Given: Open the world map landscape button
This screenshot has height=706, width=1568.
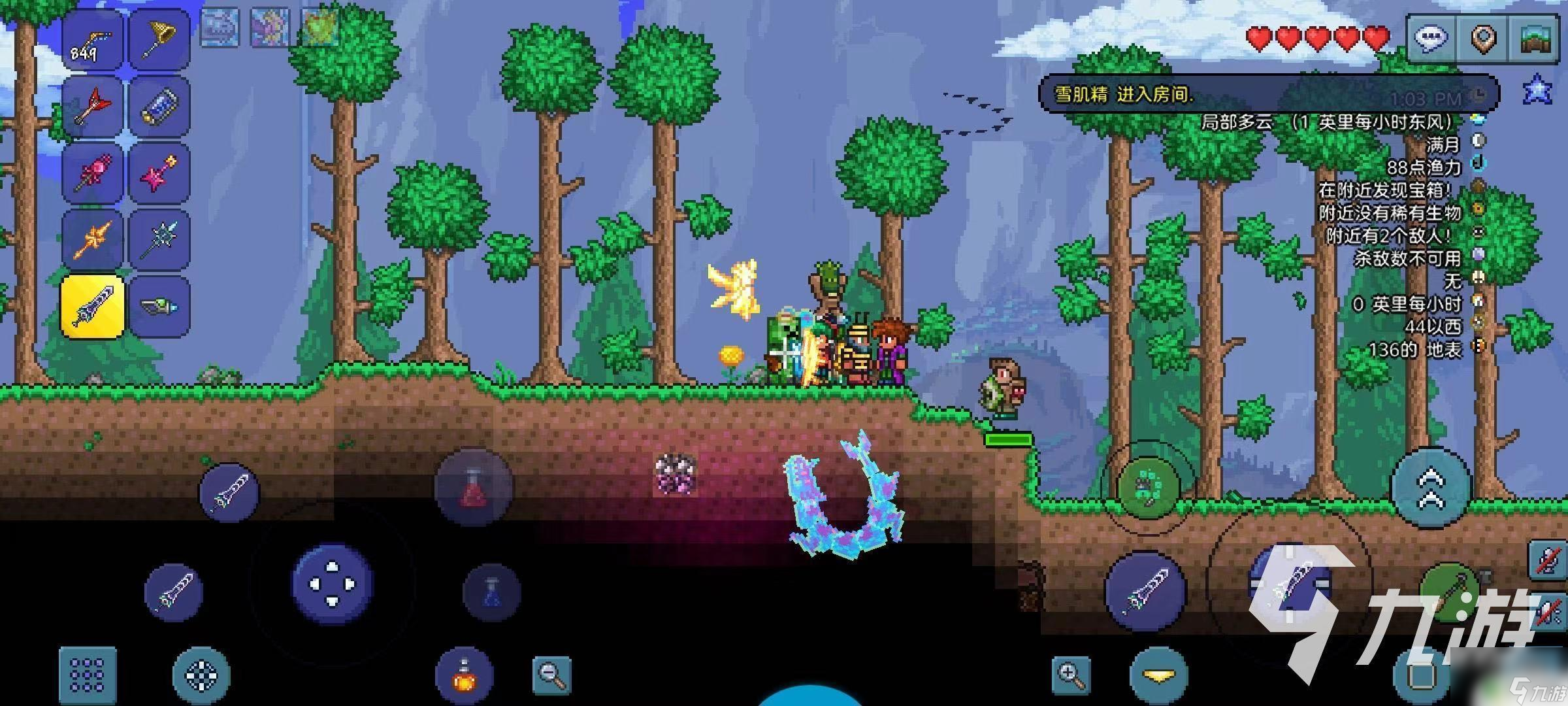Looking at the screenshot, I should (x=1535, y=39).
